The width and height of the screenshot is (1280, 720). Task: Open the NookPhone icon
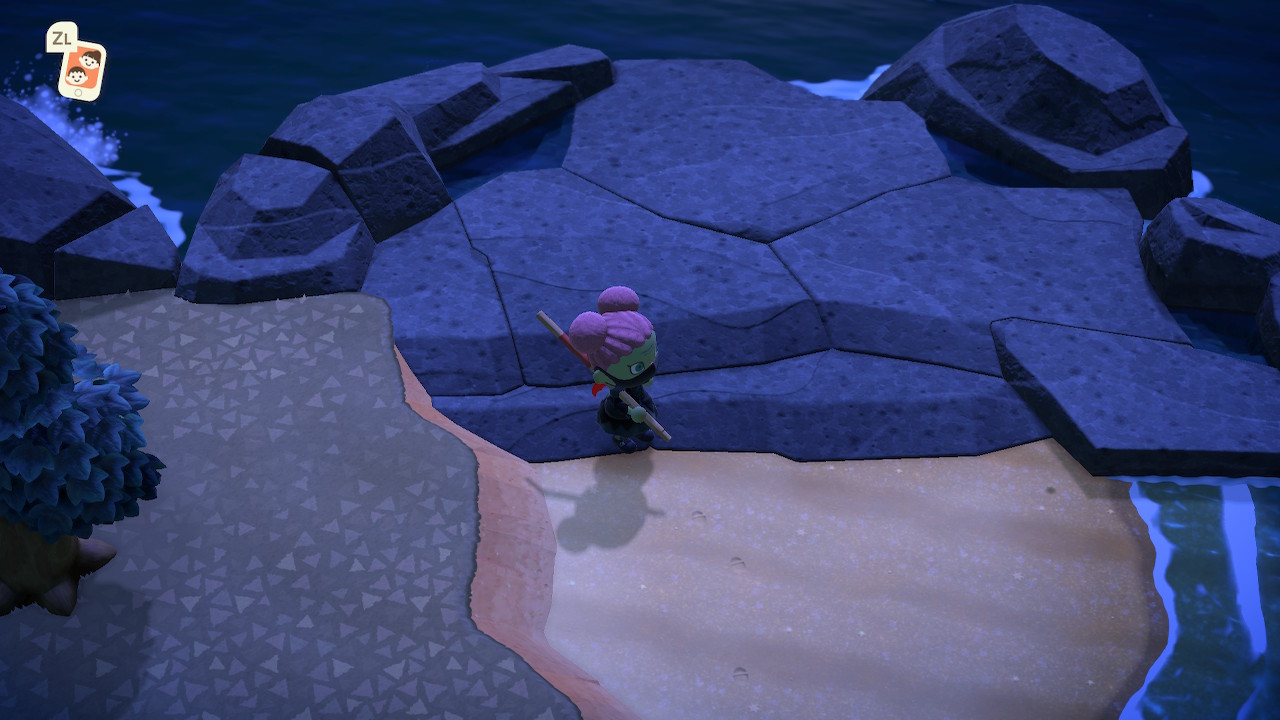81,70
